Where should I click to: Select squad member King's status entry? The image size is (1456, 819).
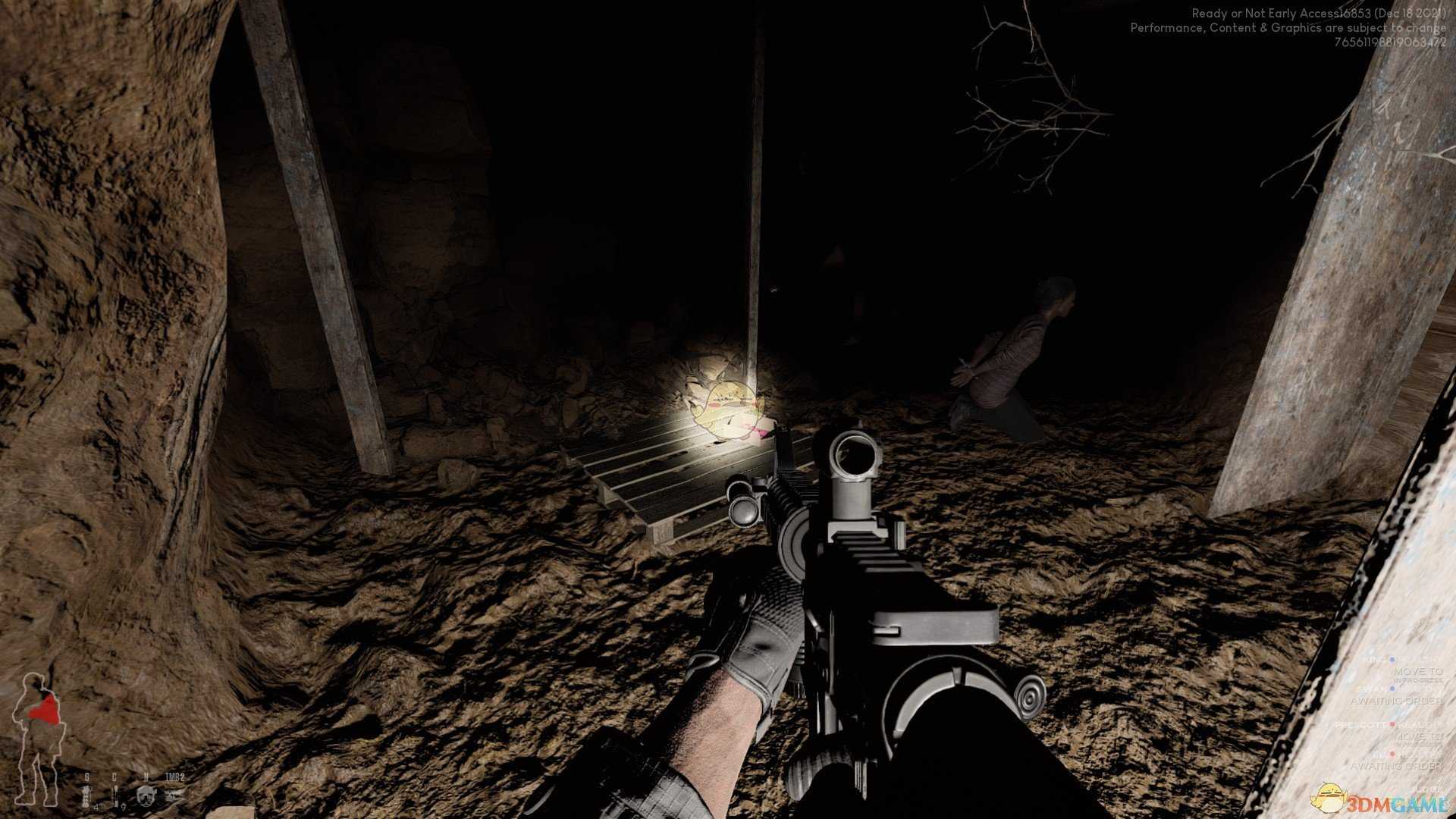coord(1403,669)
